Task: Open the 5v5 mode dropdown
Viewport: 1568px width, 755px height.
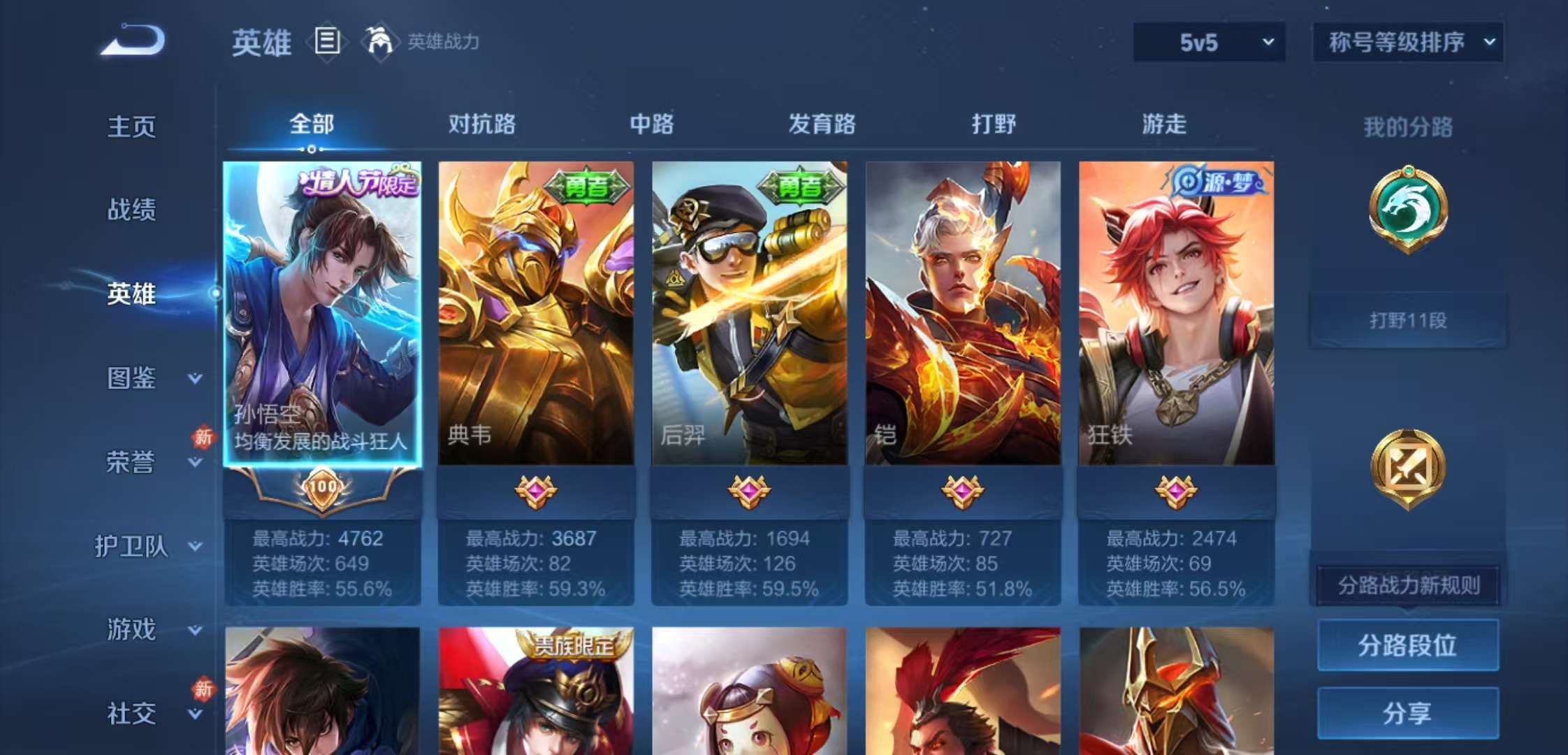Action: (x=1209, y=42)
